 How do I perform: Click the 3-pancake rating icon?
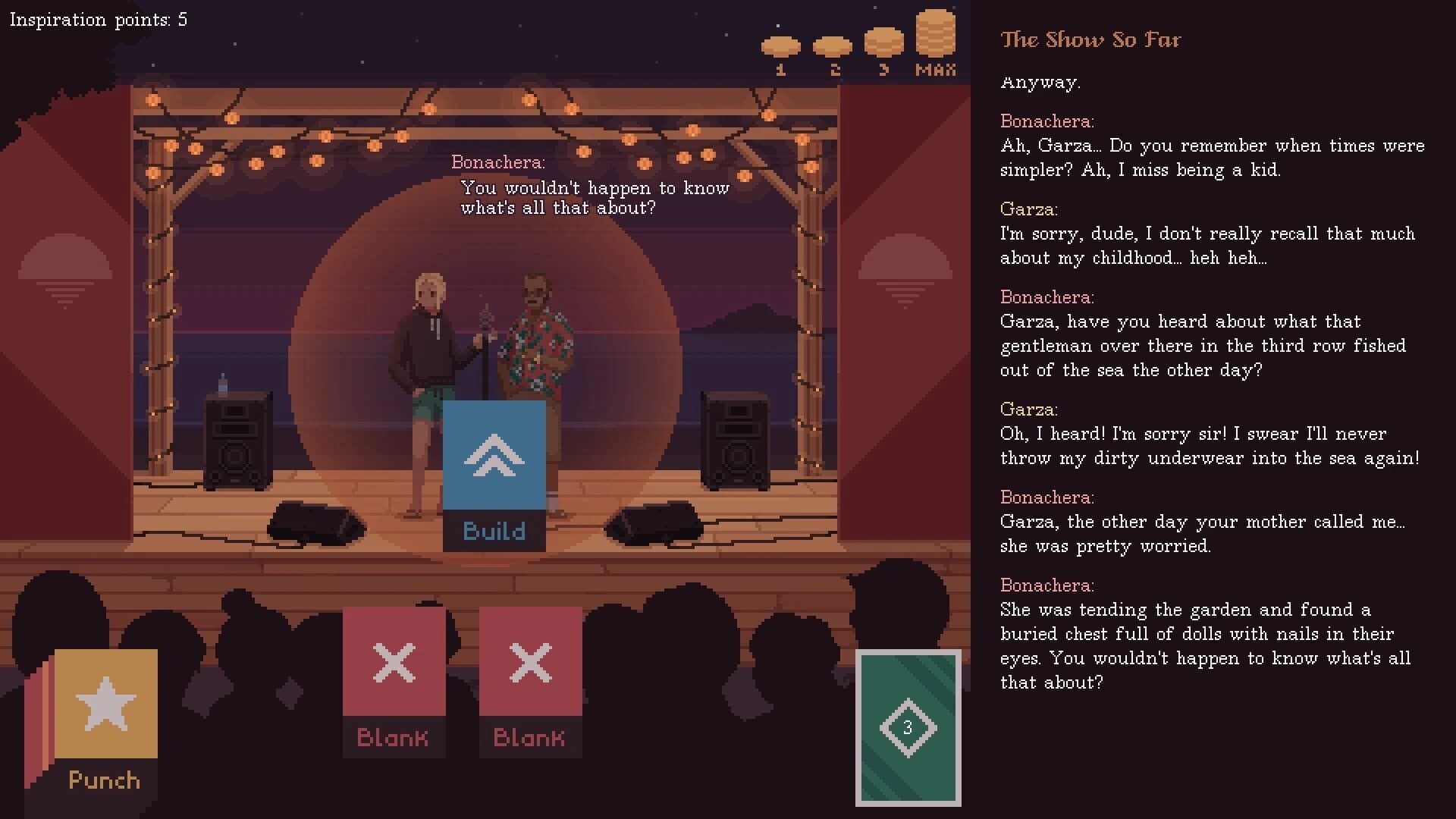884,42
